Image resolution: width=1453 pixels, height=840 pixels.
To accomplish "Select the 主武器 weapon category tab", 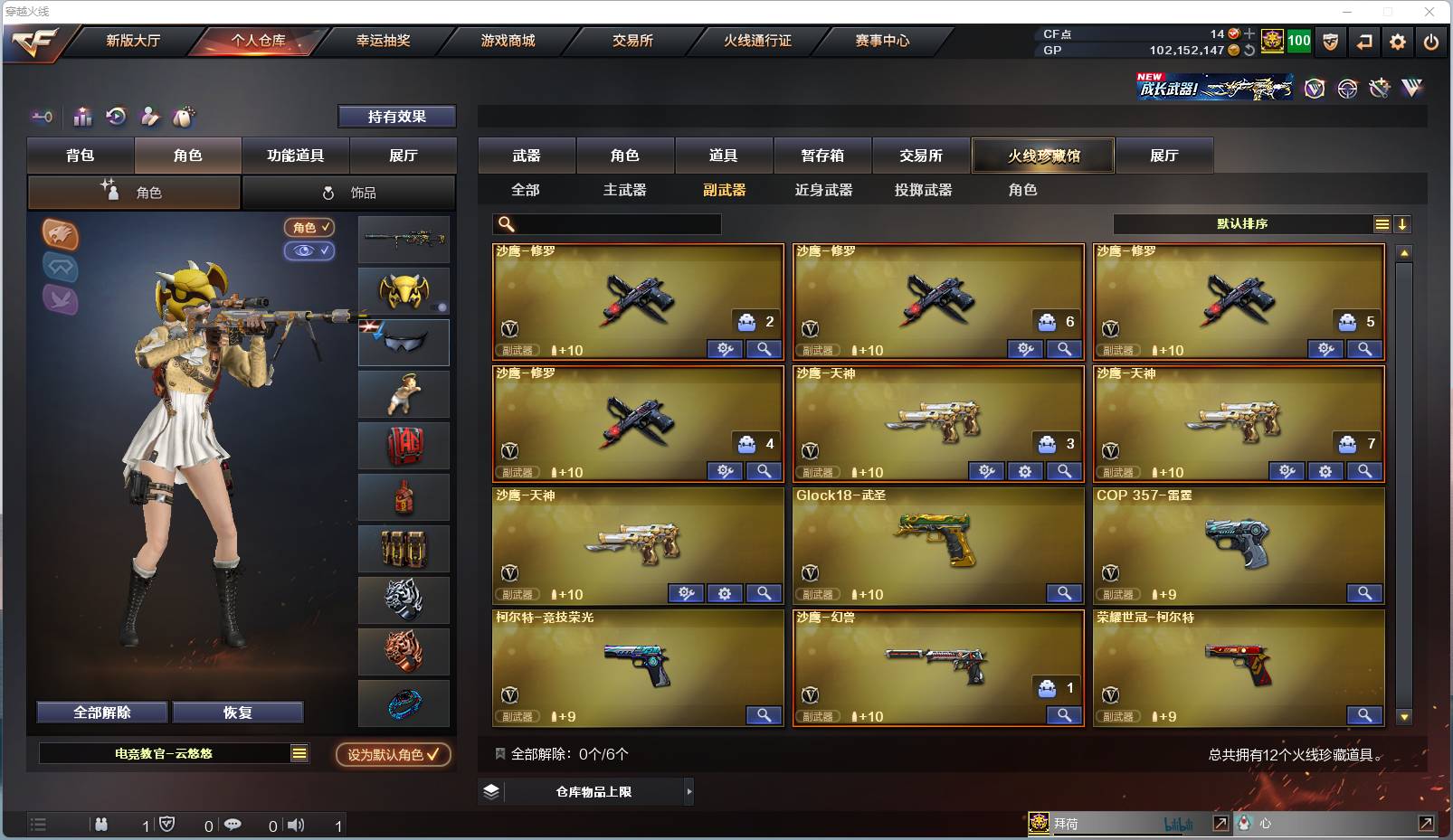I will click(625, 190).
